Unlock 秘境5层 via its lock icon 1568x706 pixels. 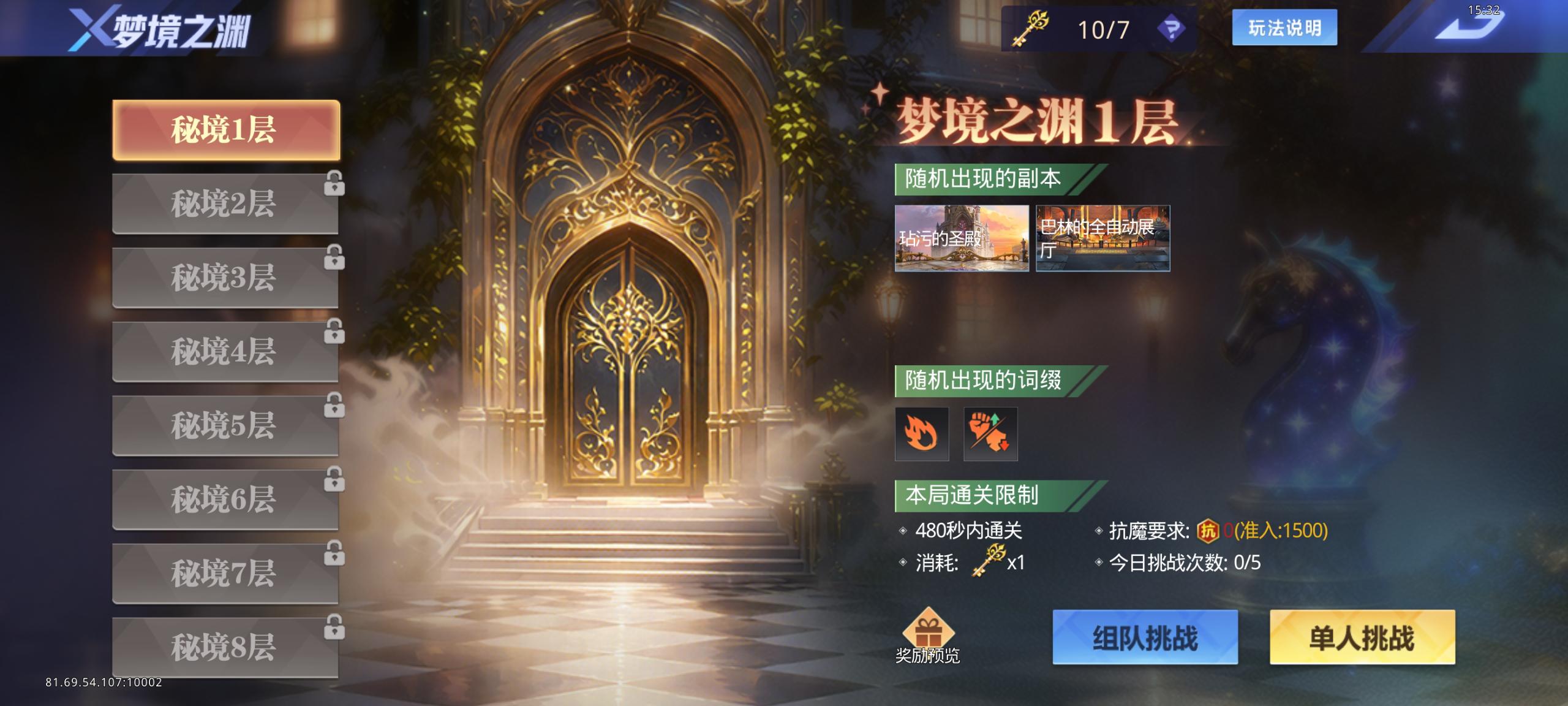(x=334, y=406)
